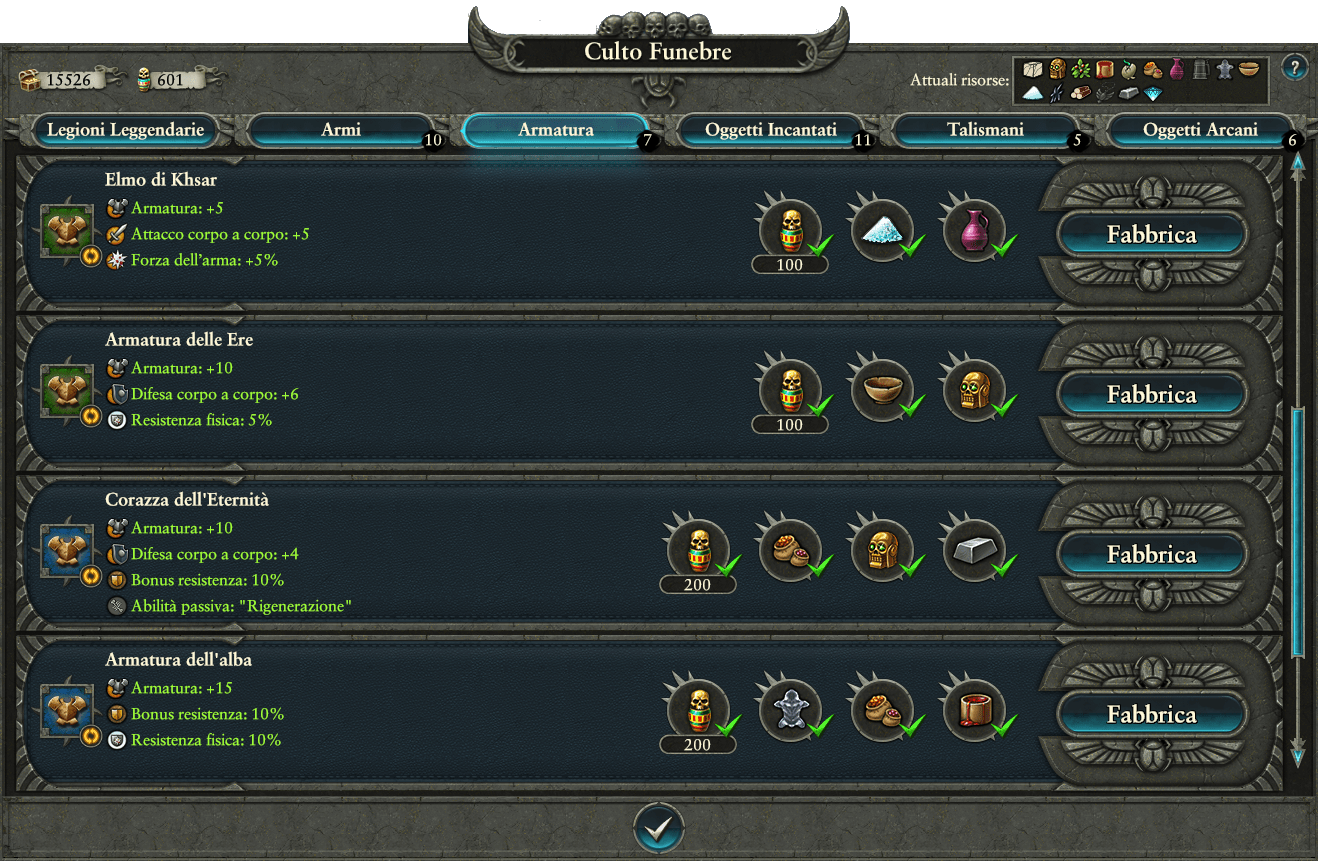This screenshot has width=1318, height=861.
Task: Click Fabbrica for Corazza dell'Eternità
Action: click(1151, 555)
